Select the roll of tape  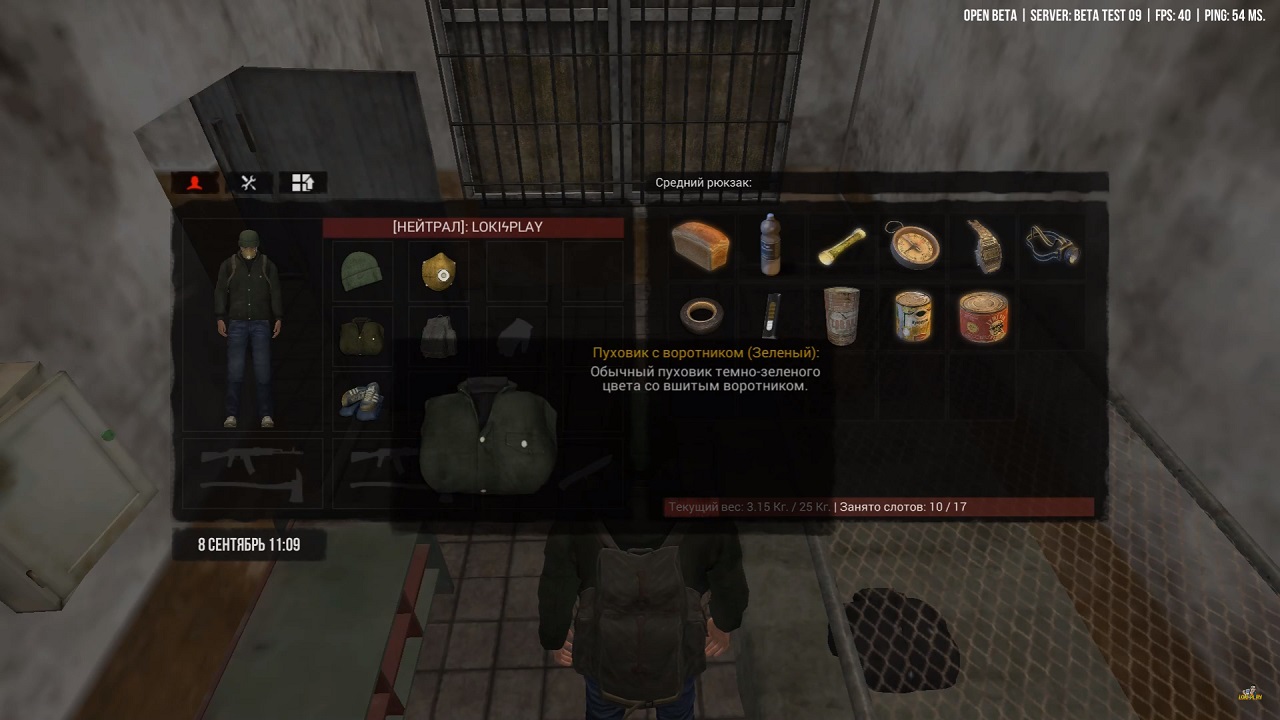[701, 316]
